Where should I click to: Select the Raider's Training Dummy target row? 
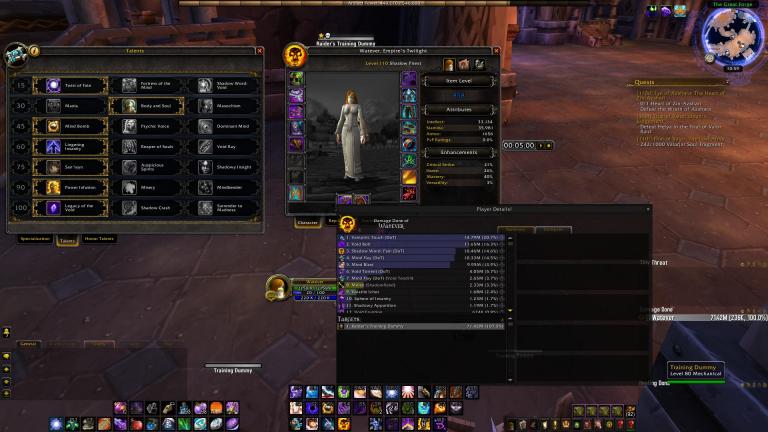[420, 327]
